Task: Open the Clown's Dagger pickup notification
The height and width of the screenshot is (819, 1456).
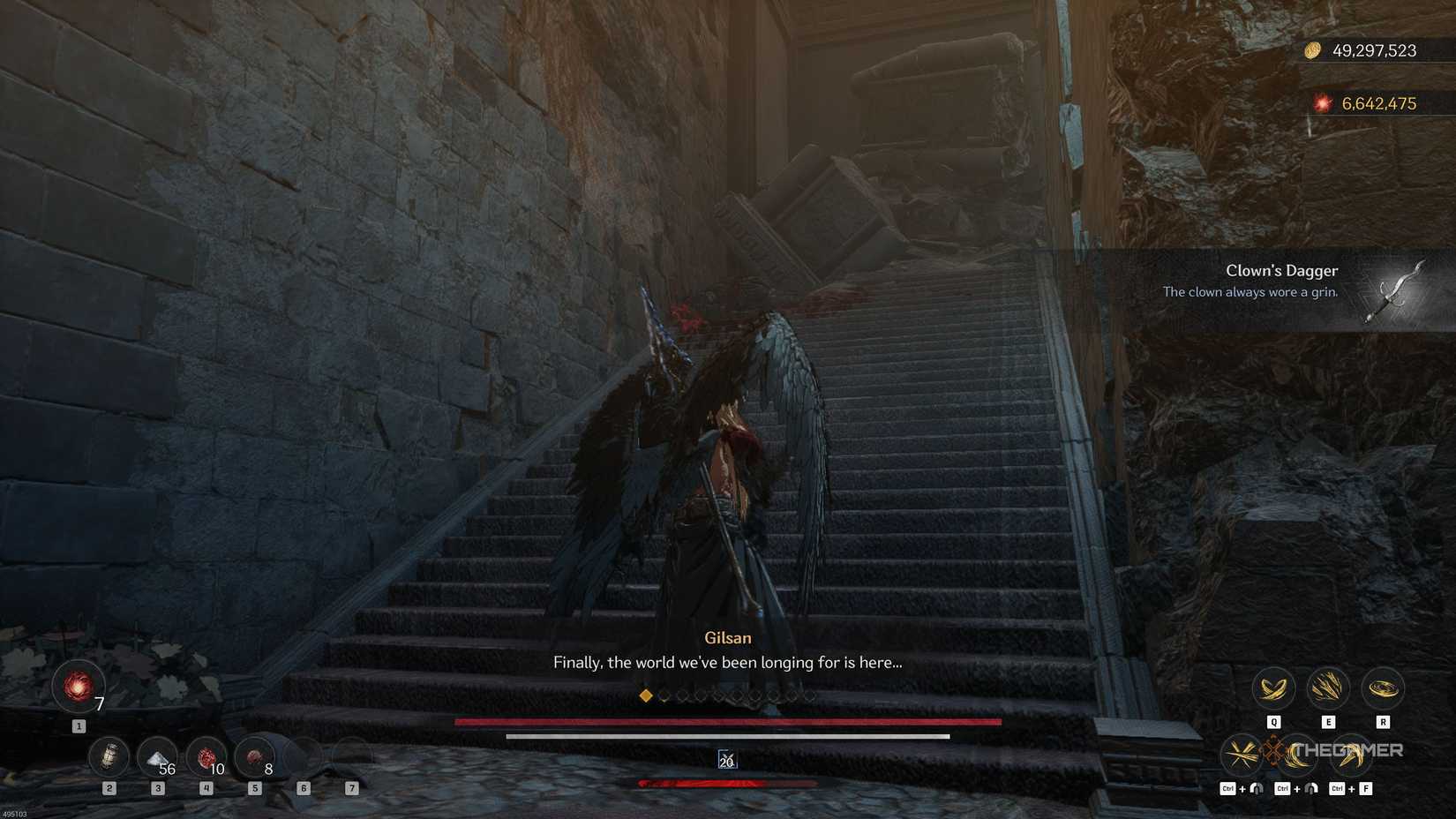Action: [1281, 281]
